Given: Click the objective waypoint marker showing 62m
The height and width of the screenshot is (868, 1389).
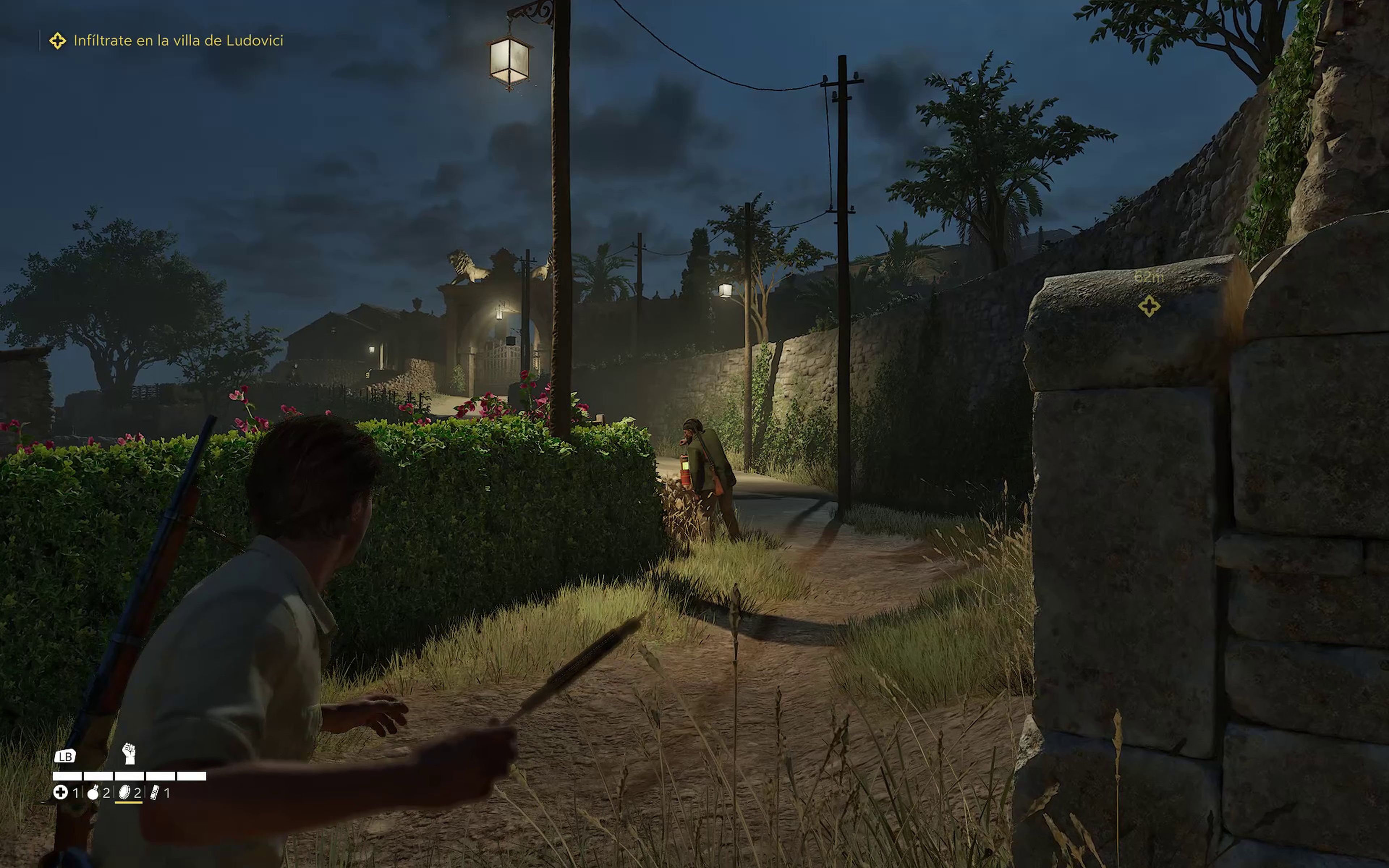Looking at the screenshot, I should (x=1148, y=306).
